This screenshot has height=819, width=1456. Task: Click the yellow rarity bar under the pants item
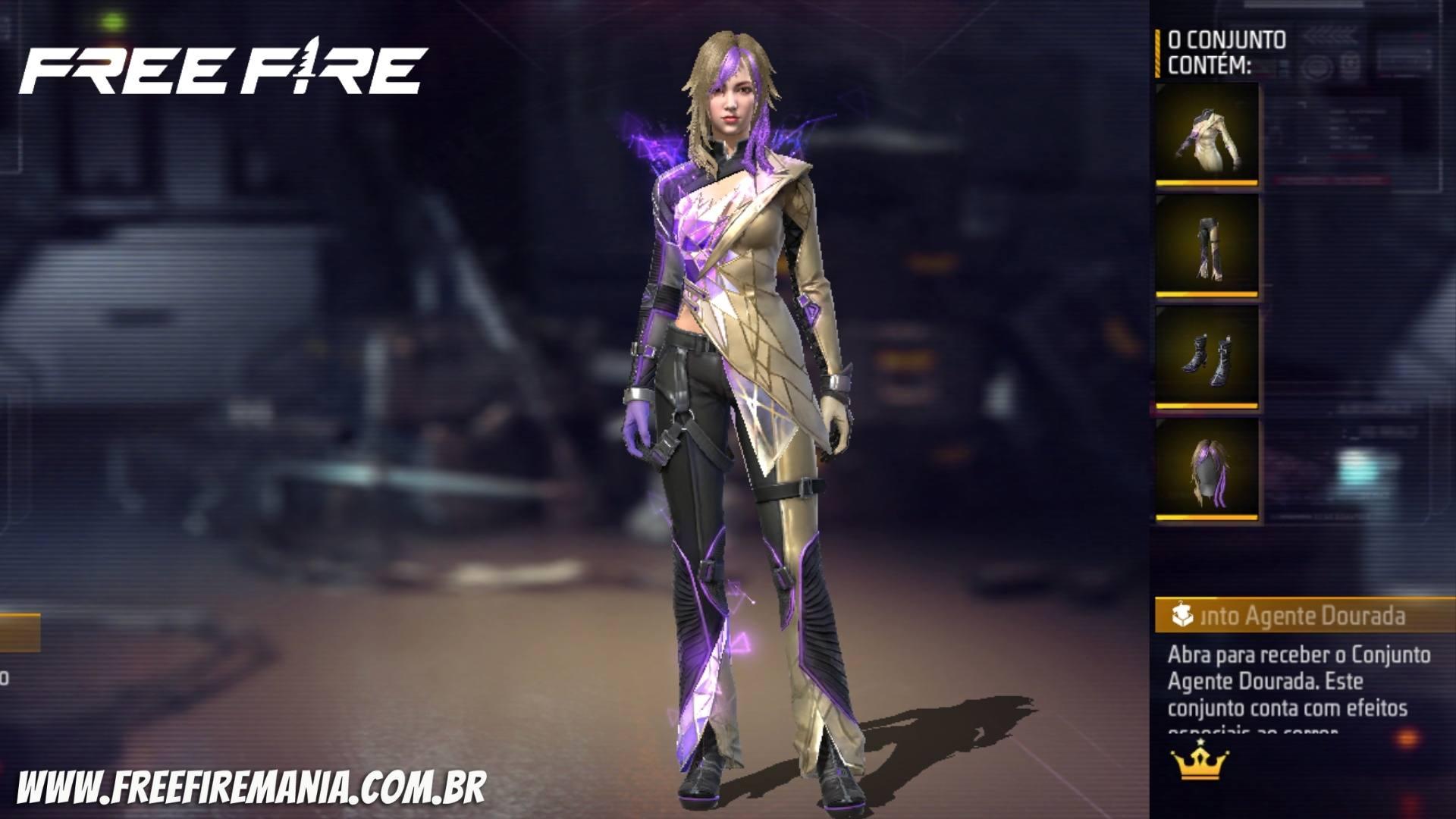[1207, 295]
